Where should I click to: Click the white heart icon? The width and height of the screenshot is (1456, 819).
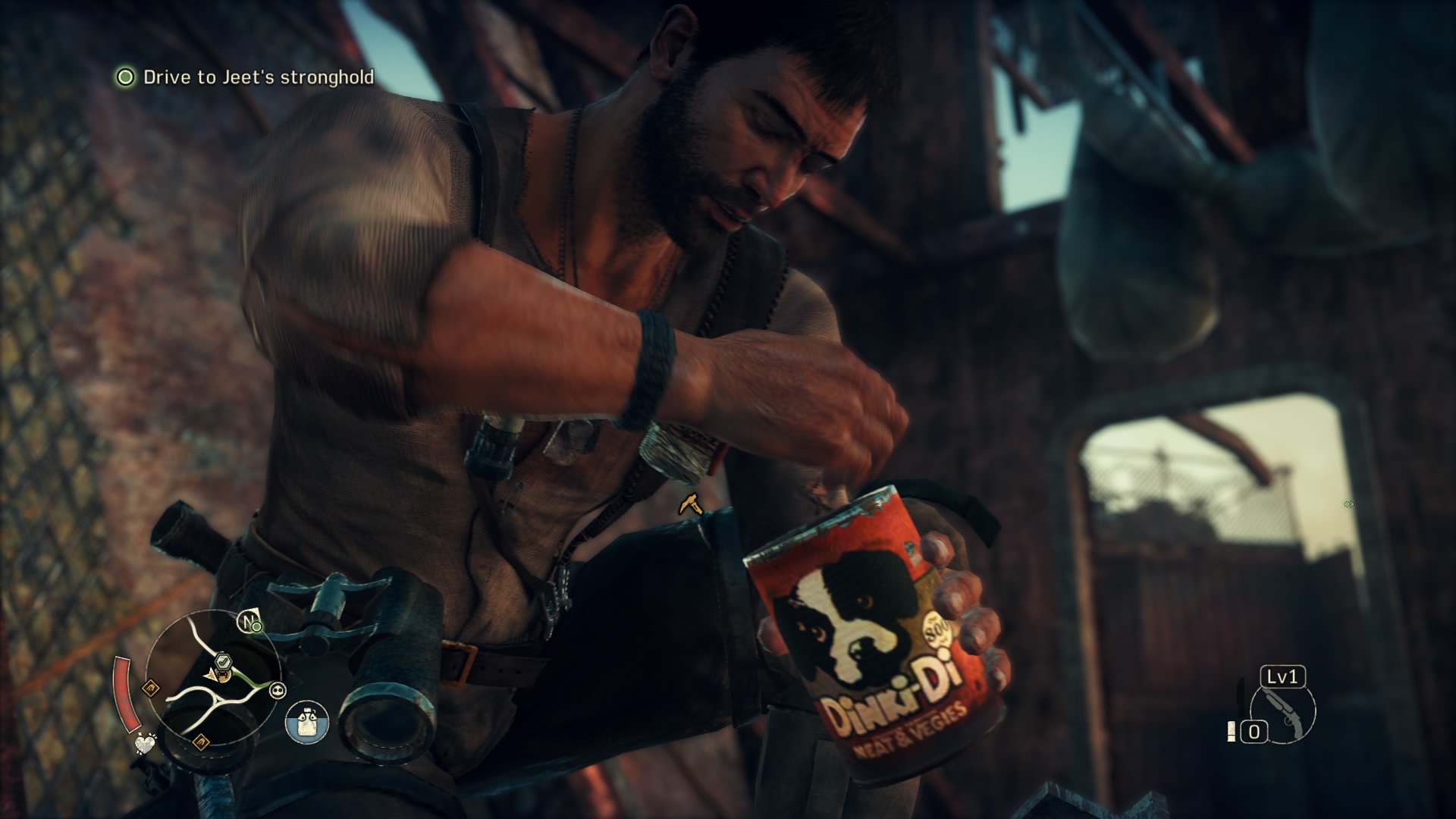point(144,743)
